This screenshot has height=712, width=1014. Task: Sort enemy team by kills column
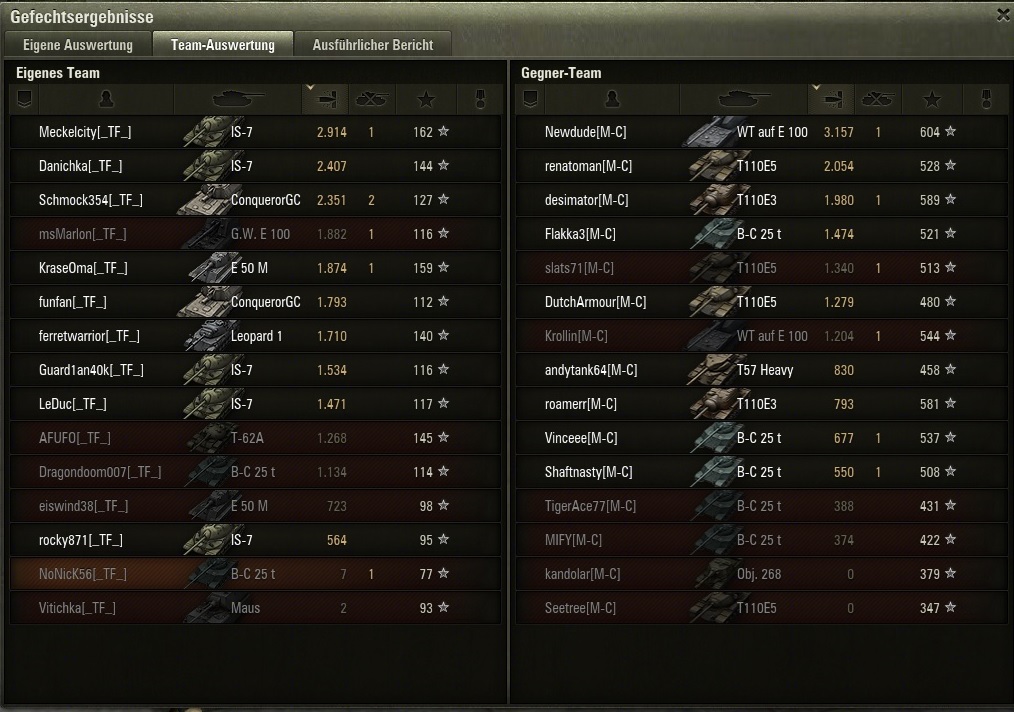click(878, 99)
